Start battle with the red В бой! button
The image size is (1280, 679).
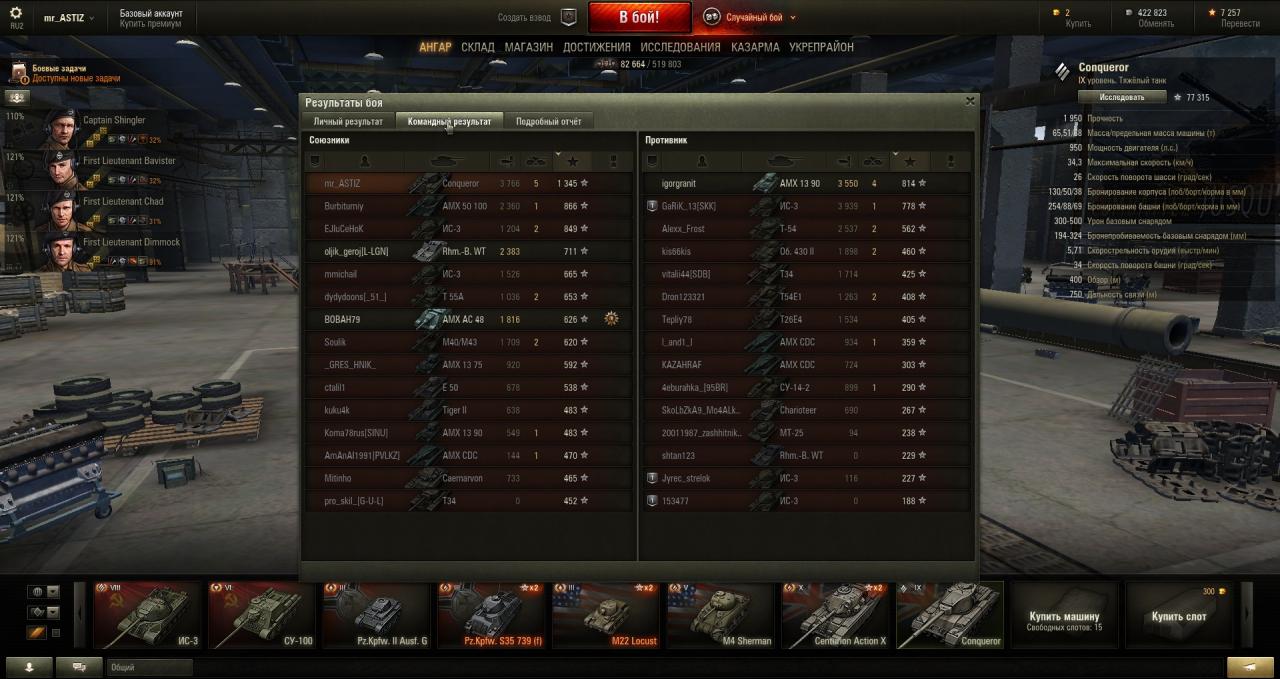click(x=639, y=17)
